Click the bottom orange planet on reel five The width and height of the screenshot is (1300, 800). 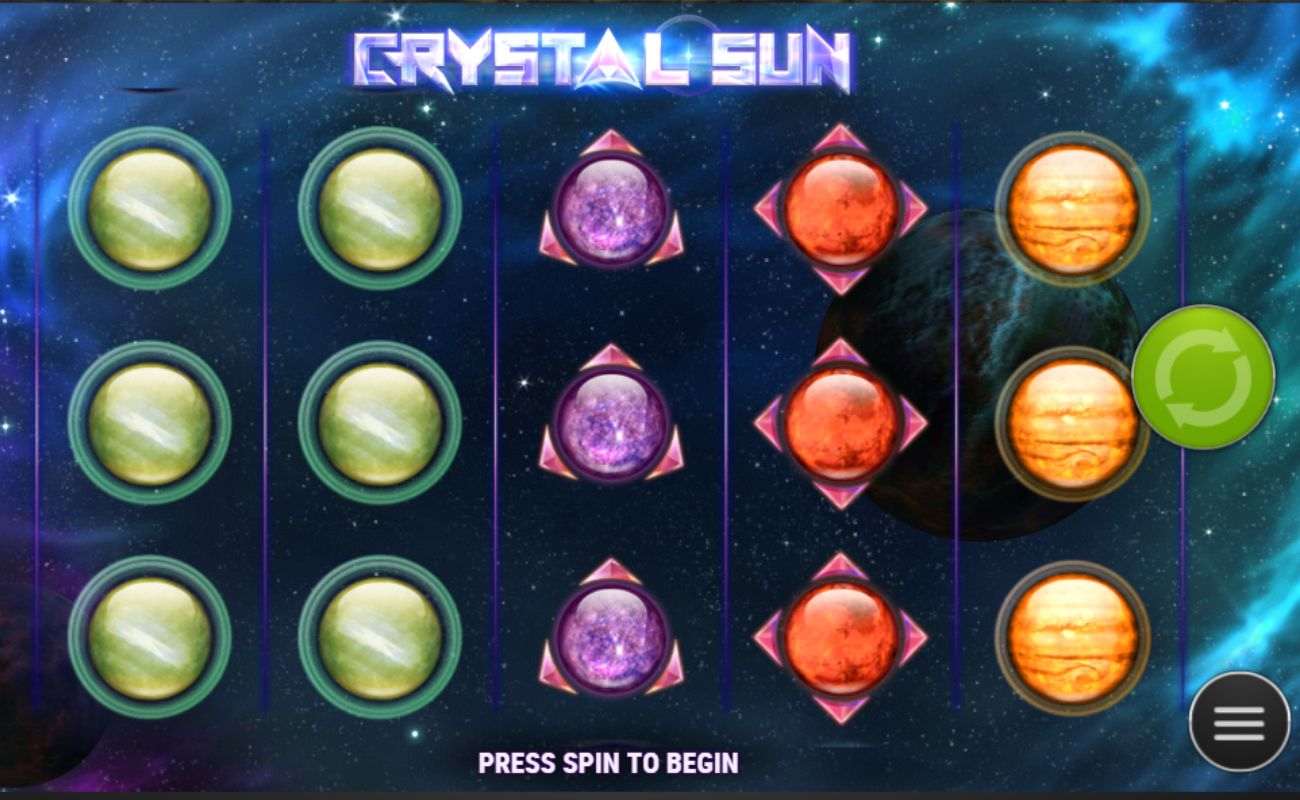coord(1075,635)
